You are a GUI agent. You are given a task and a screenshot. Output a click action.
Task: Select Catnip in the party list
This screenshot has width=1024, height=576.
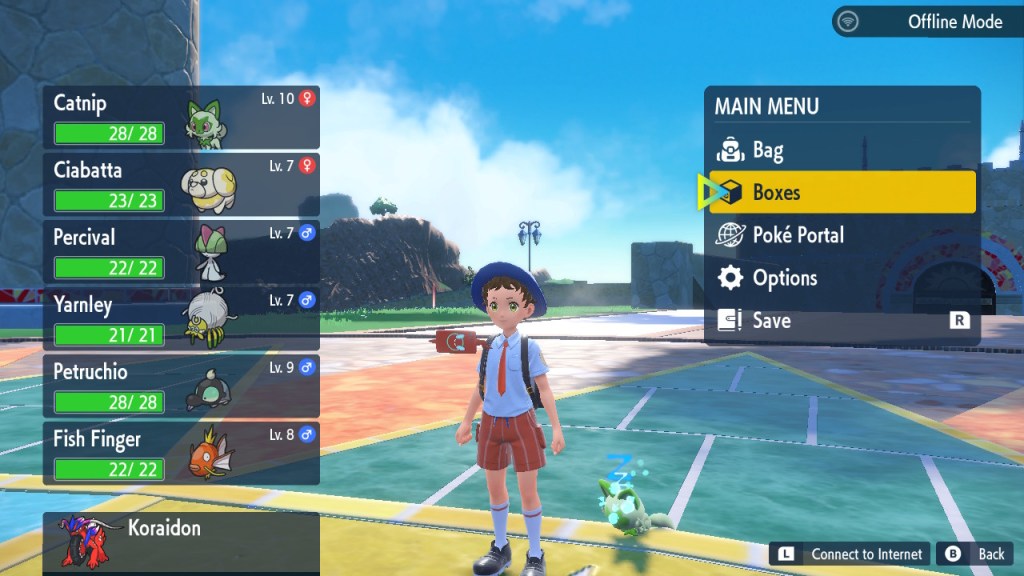(181, 118)
